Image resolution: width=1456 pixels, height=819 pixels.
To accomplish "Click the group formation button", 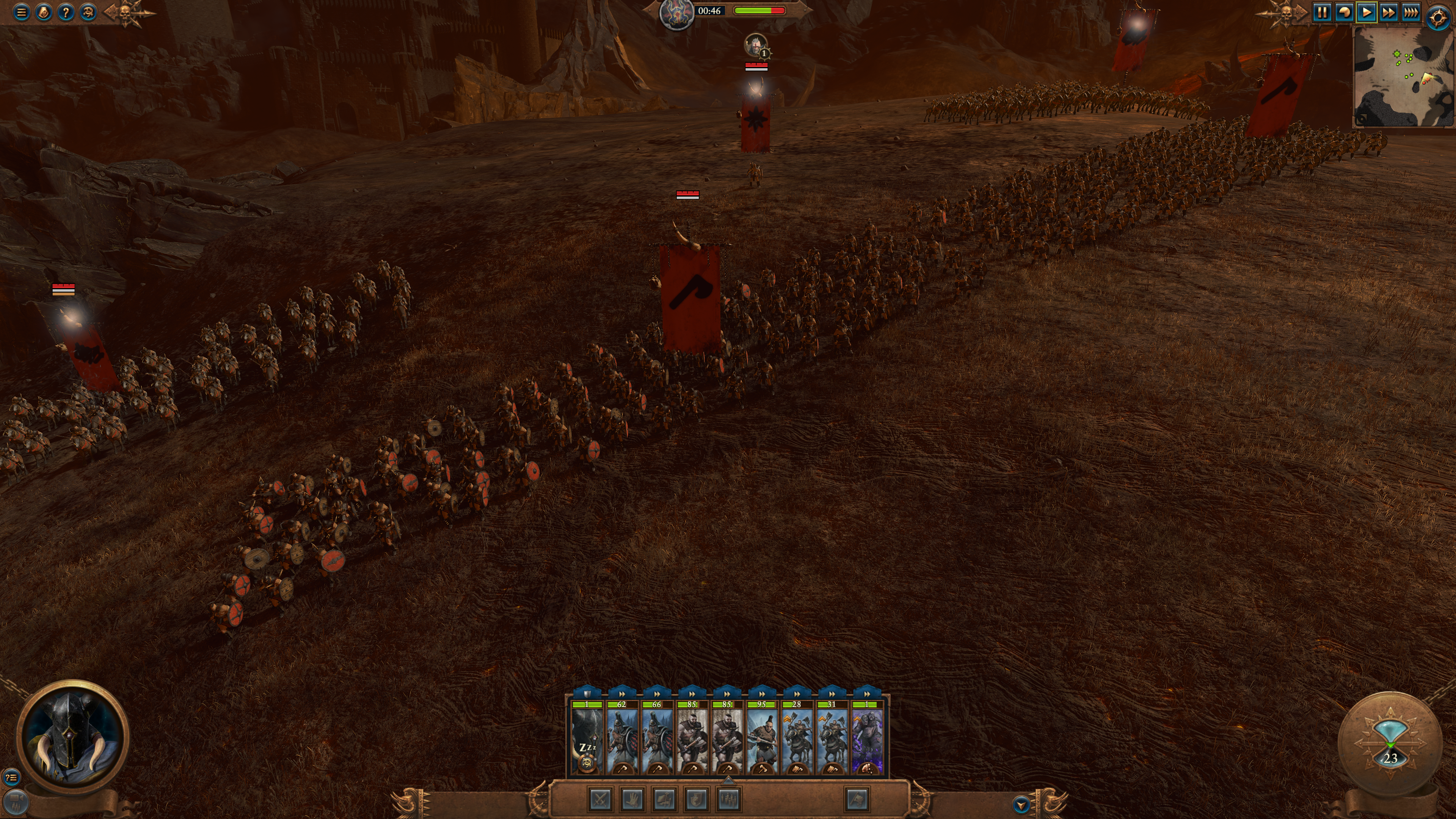I will tap(728, 799).
